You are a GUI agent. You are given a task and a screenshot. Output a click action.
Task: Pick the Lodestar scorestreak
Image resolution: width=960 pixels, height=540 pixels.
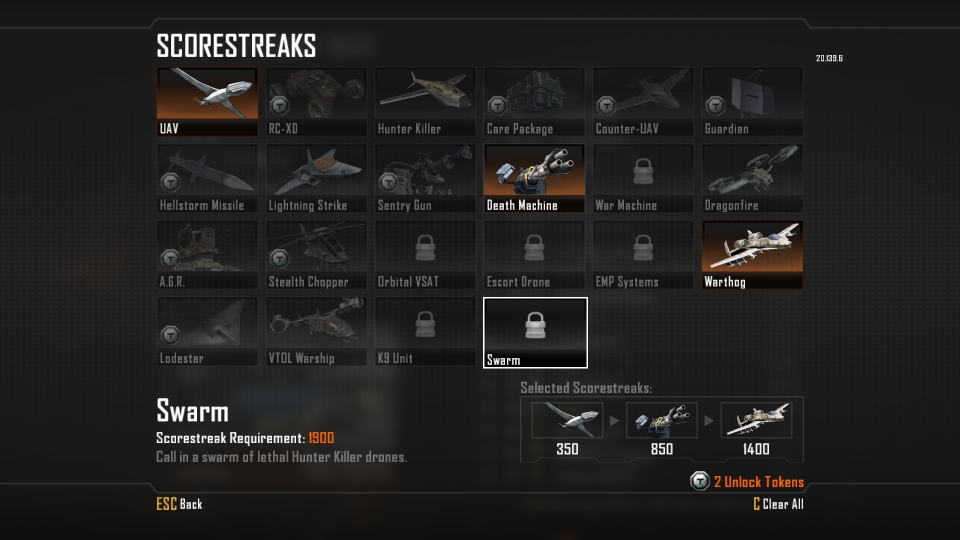coord(207,332)
